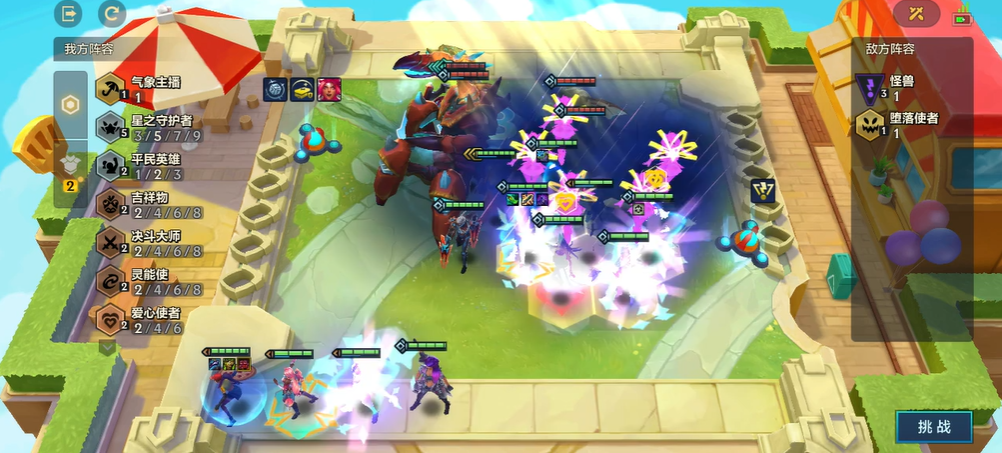The width and height of the screenshot is (1002, 453).
Task: Start the battle with the 挑战 button
Action: [933, 427]
